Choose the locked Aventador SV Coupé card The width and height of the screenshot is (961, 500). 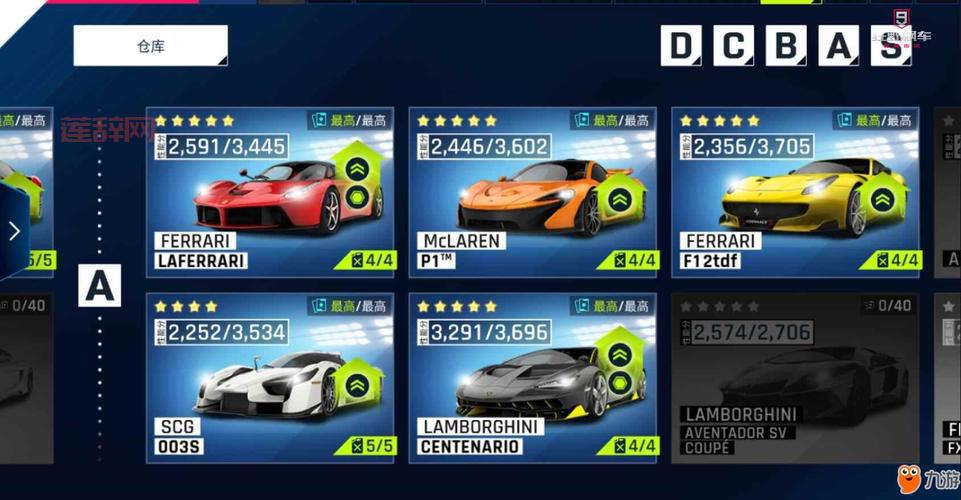click(x=795, y=378)
